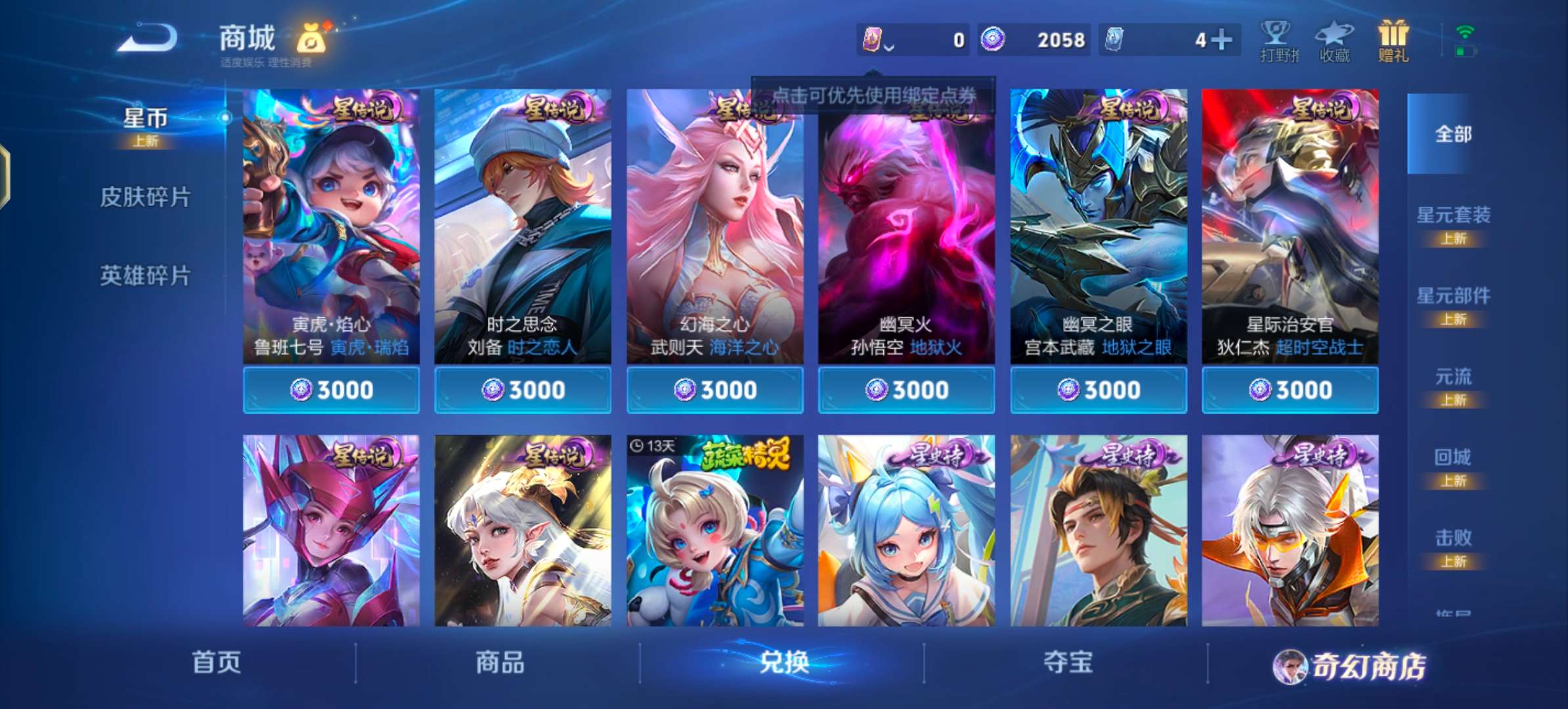Buy 幻海之心 for 3000 star coins
The height and width of the screenshot is (709, 1568).
click(x=714, y=389)
